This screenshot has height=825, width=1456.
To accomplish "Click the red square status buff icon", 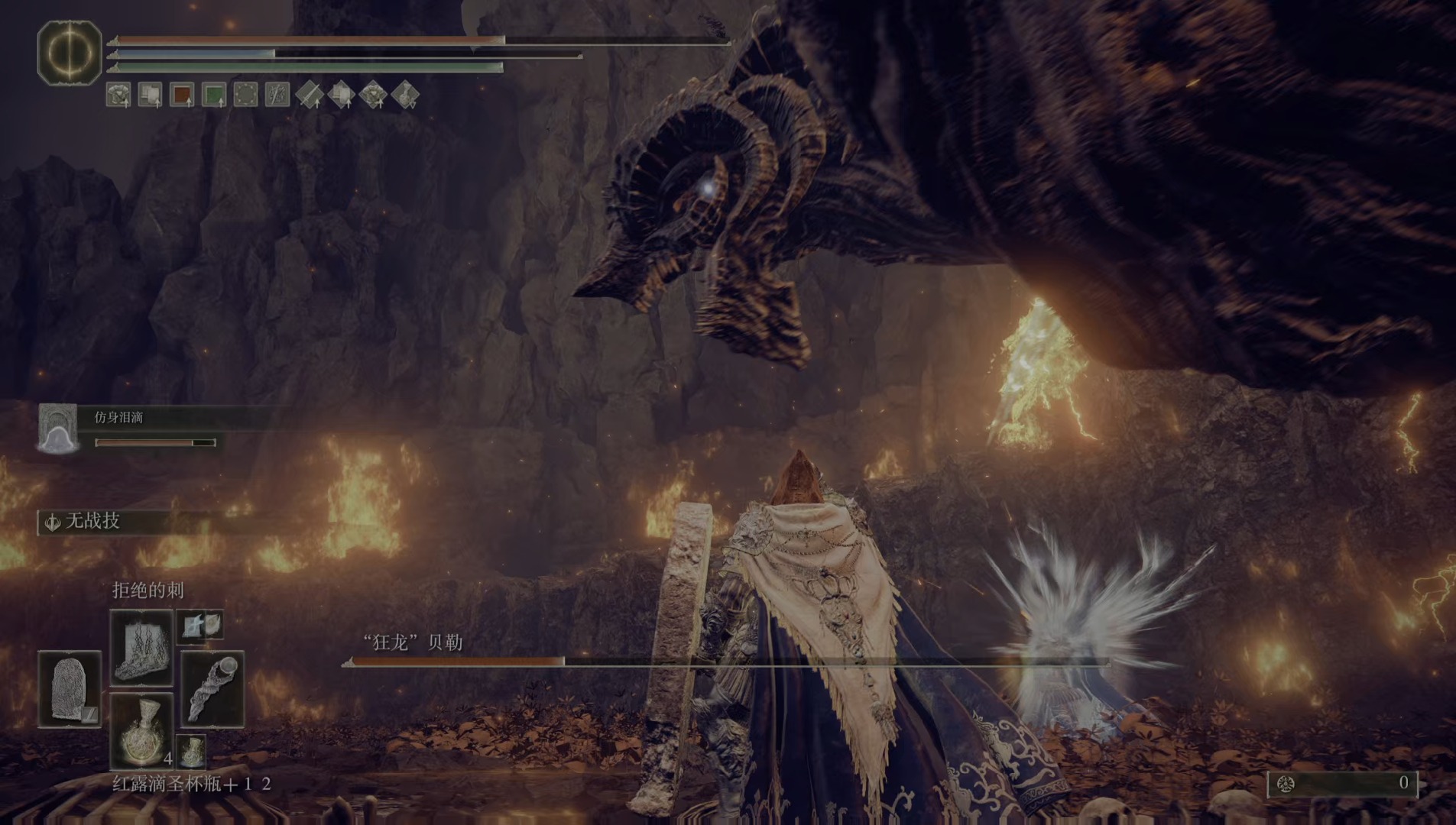I will click(x=182, y=95).
